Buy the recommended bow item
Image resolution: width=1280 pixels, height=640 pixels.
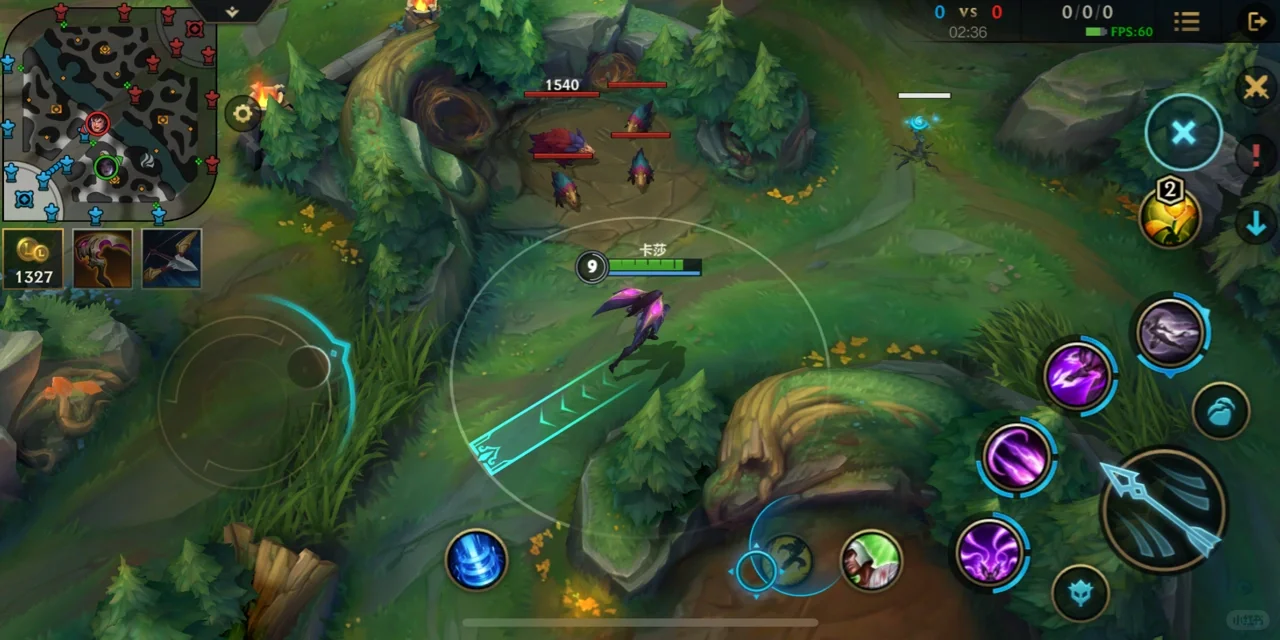tap(171, 258)
